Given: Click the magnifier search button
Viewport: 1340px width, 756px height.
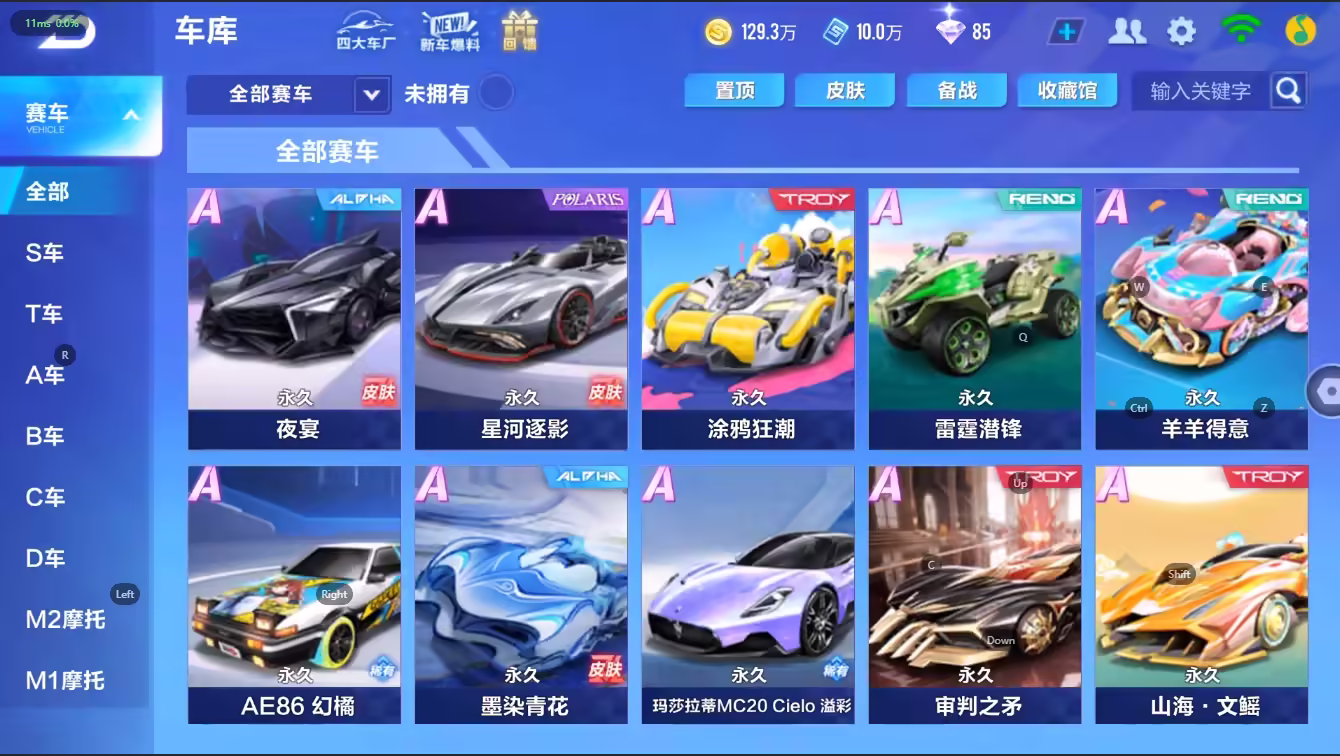Looking at the screenshot, I should click(1289, 91).
